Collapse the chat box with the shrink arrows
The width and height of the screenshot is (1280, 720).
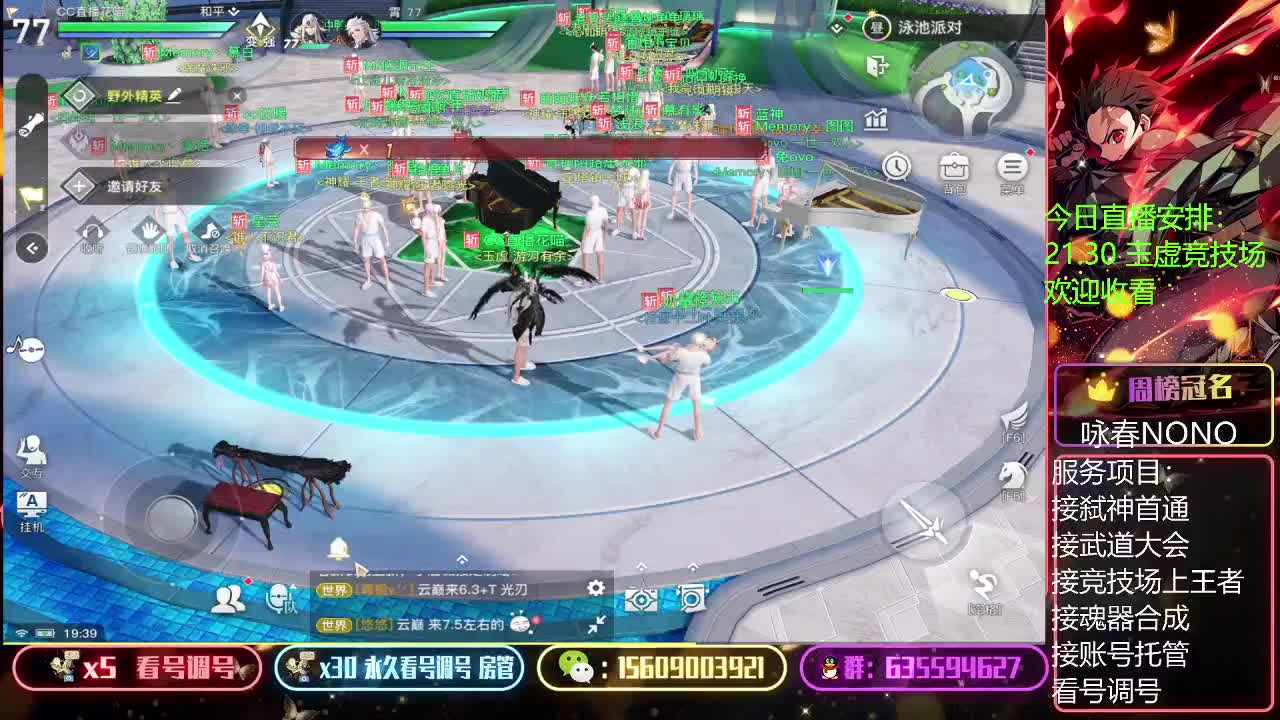coord(597,624)
